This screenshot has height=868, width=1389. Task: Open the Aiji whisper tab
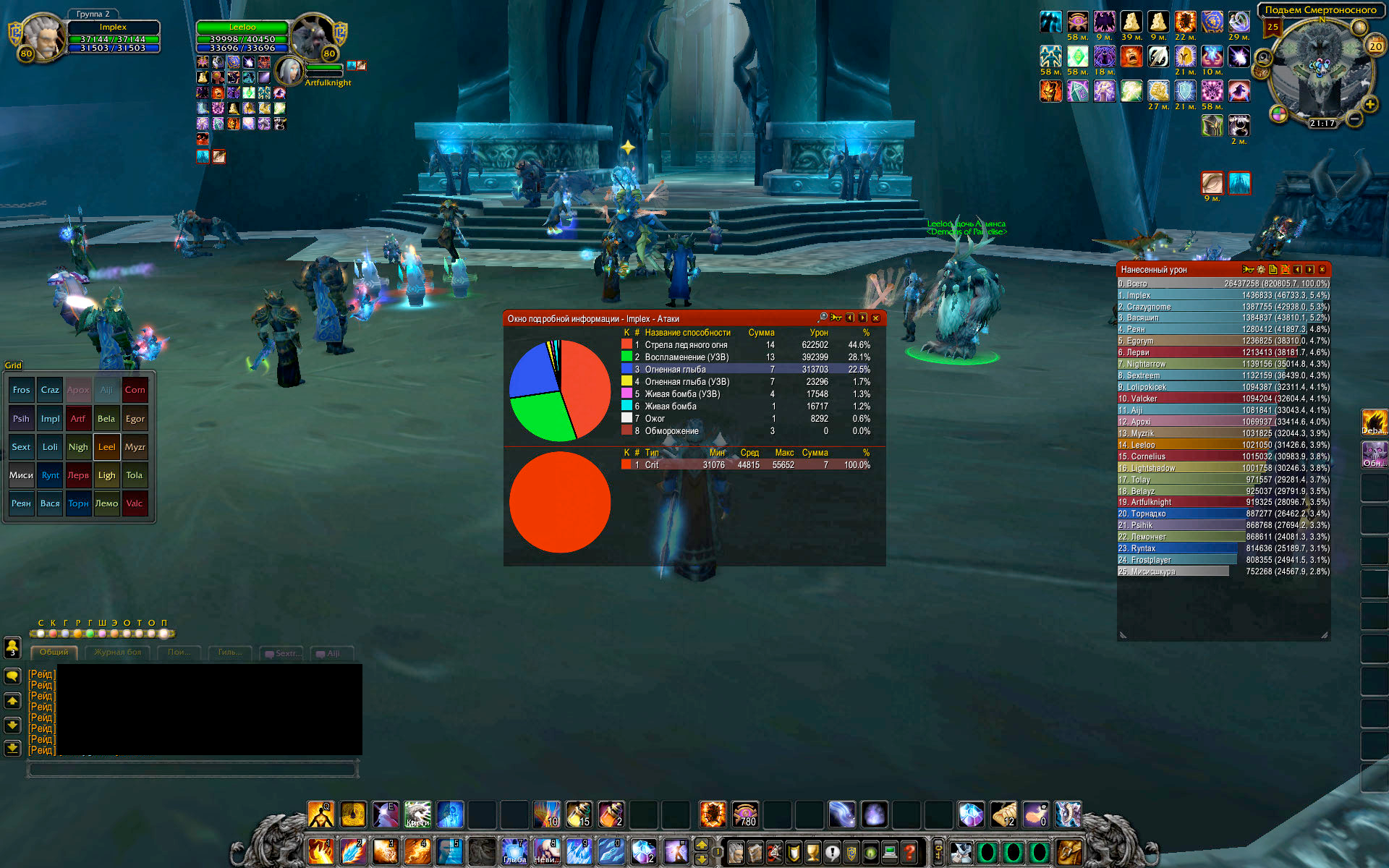[x=331, y=653]
